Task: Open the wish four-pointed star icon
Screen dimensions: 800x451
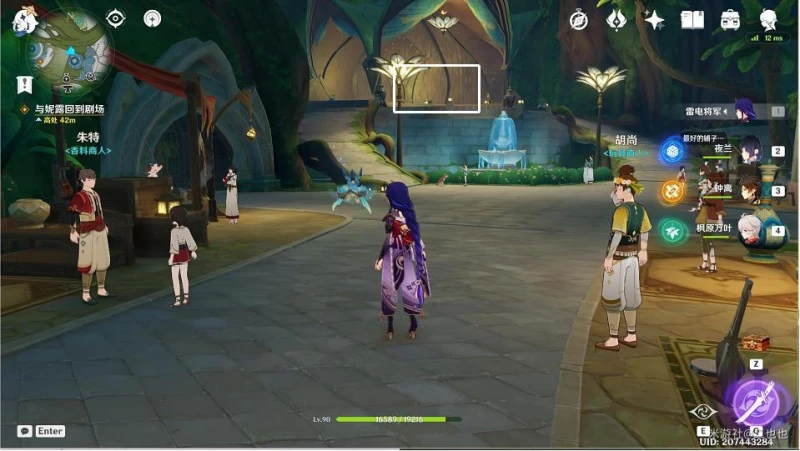Action: 655,20
